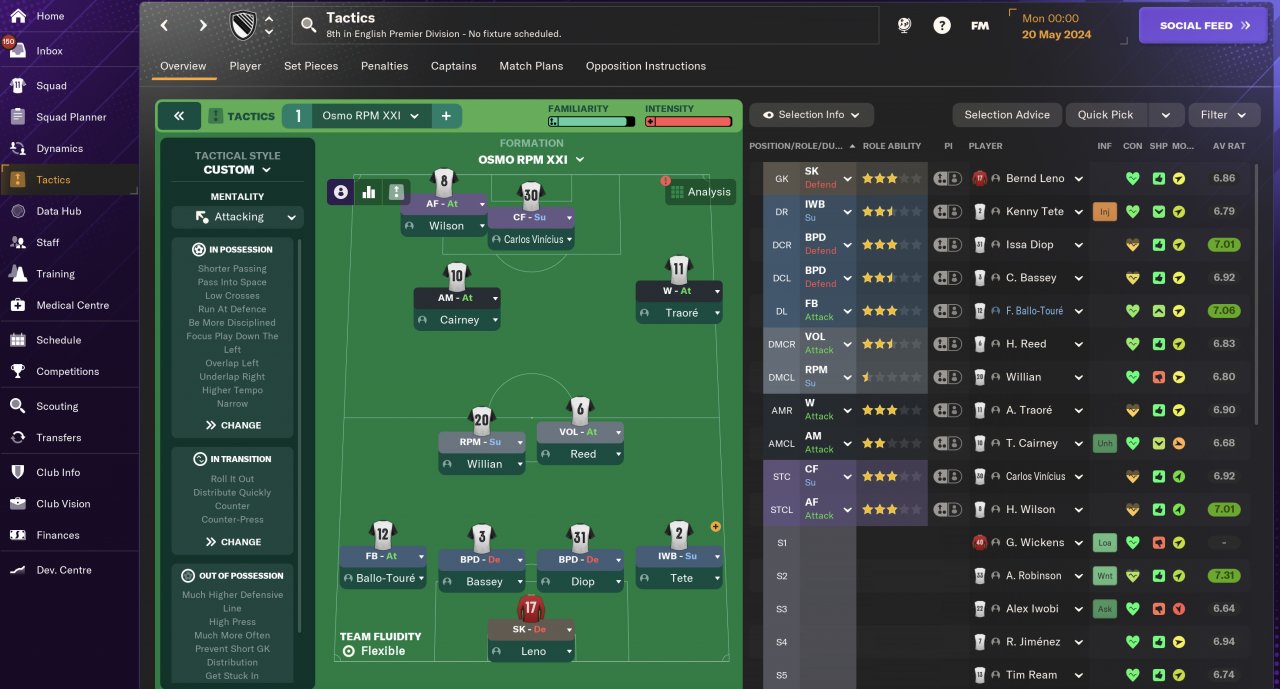The height and width of the screenshot is (689, 1280).
Task: Open the Osmo RPM XXI tactic dropdown
Action: (x=370, y=116)
